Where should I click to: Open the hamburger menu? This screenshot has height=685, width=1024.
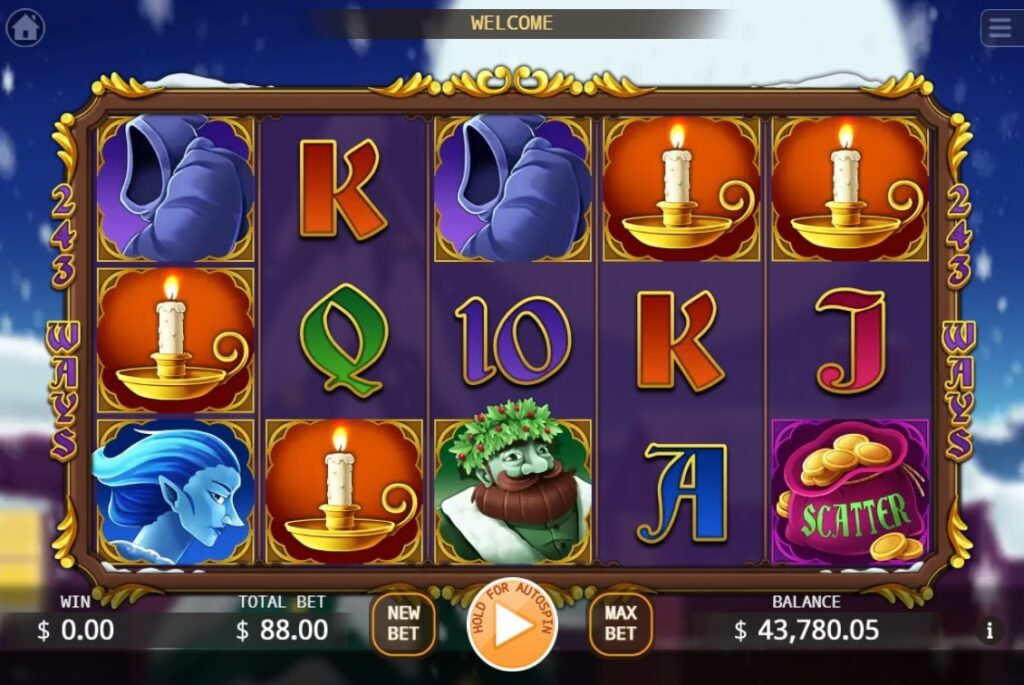click(x=1000, y=28)
